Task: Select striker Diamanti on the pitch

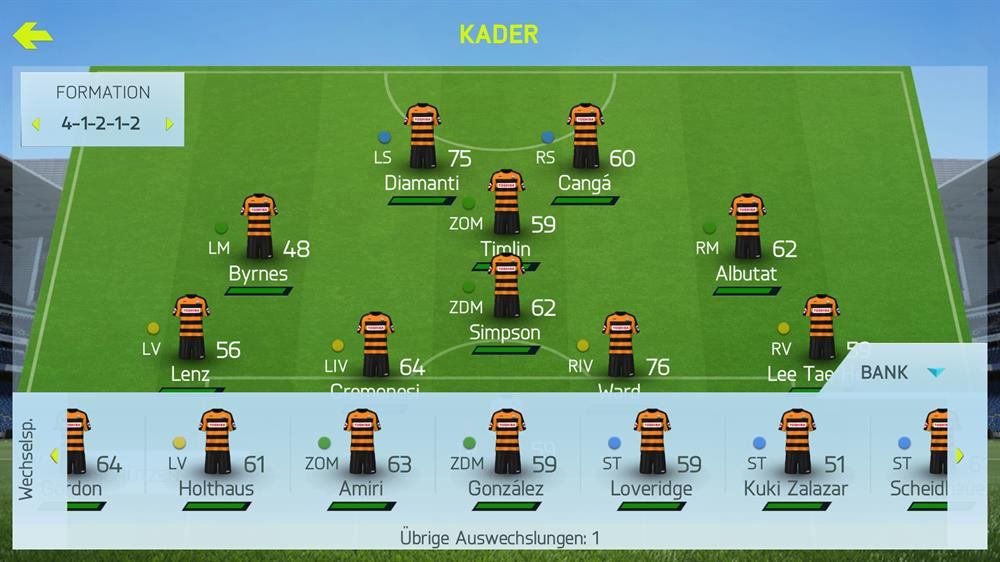Action: (x=422, y=139)
